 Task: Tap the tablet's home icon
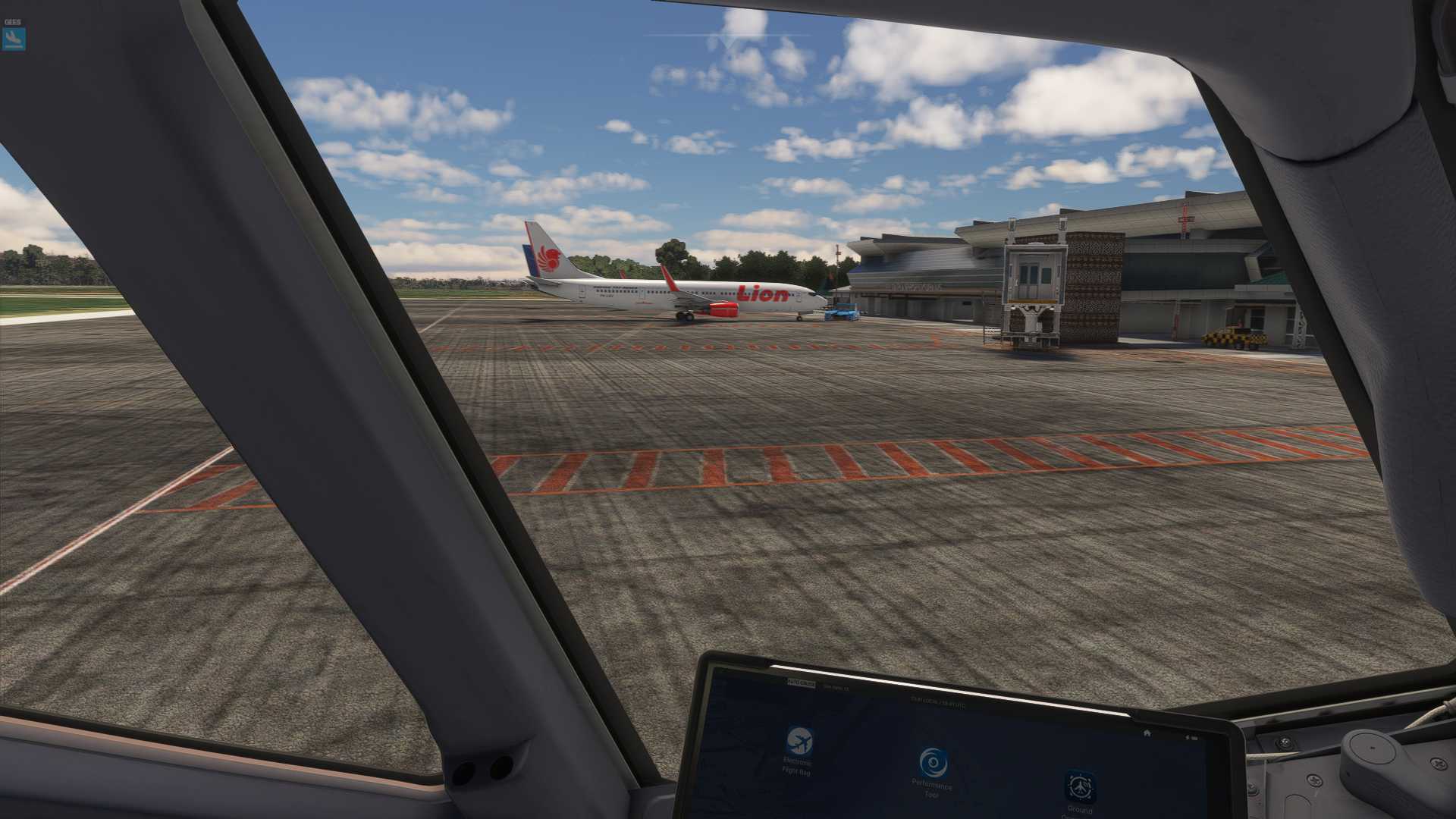(x=1147, y=733)
